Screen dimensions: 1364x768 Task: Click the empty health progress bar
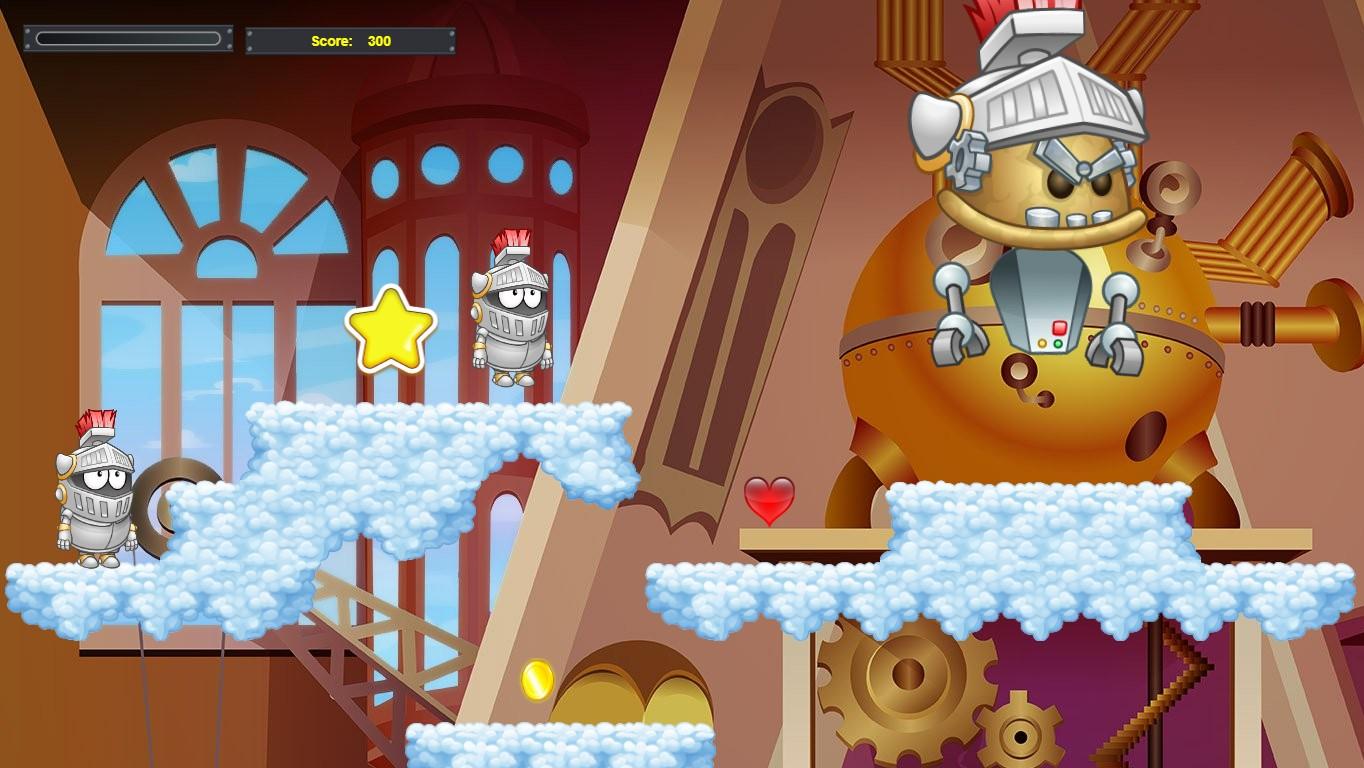point(128,37)
